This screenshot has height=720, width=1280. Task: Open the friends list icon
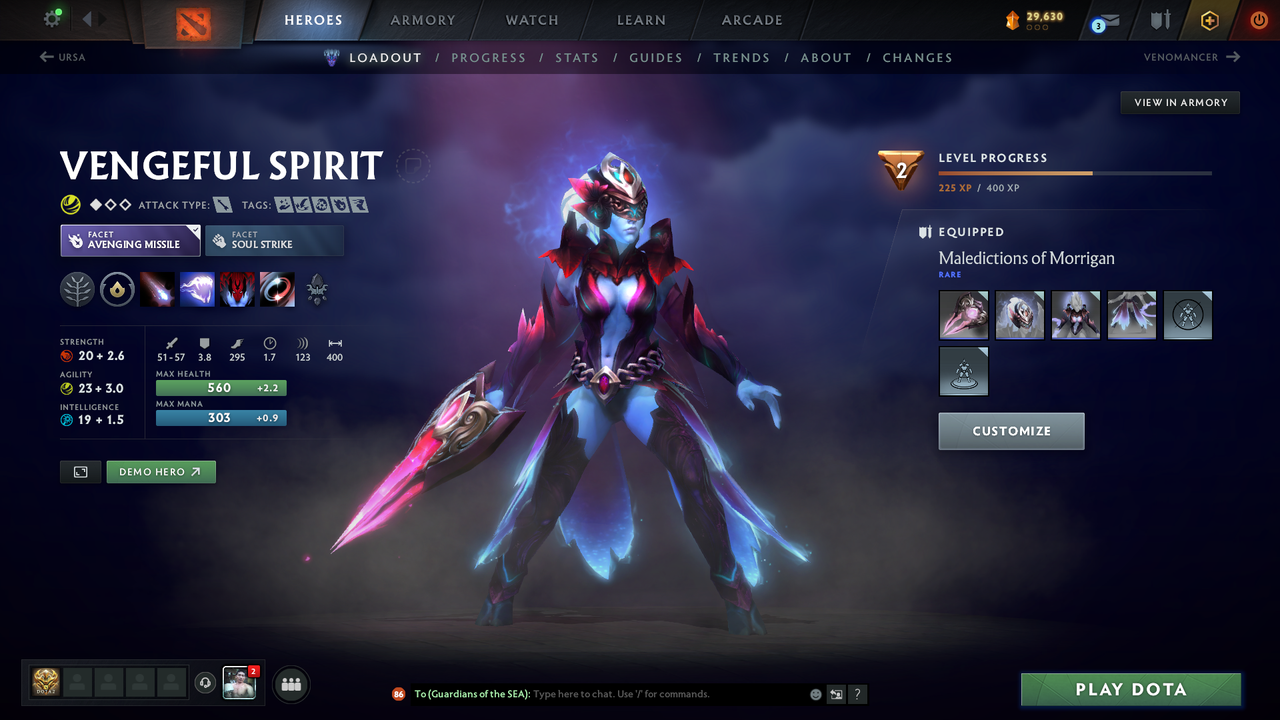289,683
